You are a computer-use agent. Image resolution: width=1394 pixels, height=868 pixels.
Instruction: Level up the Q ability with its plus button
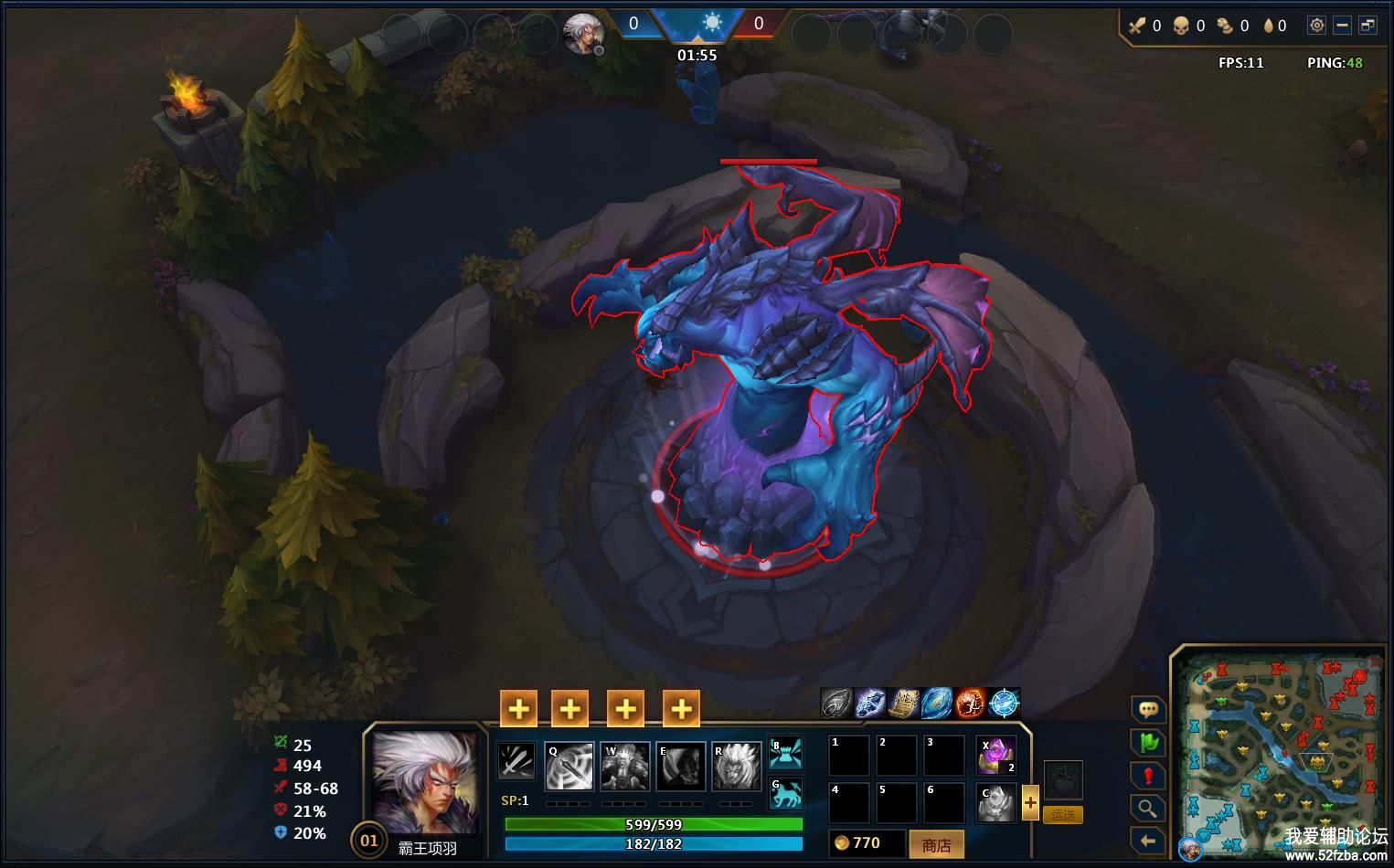coord(518,708)
